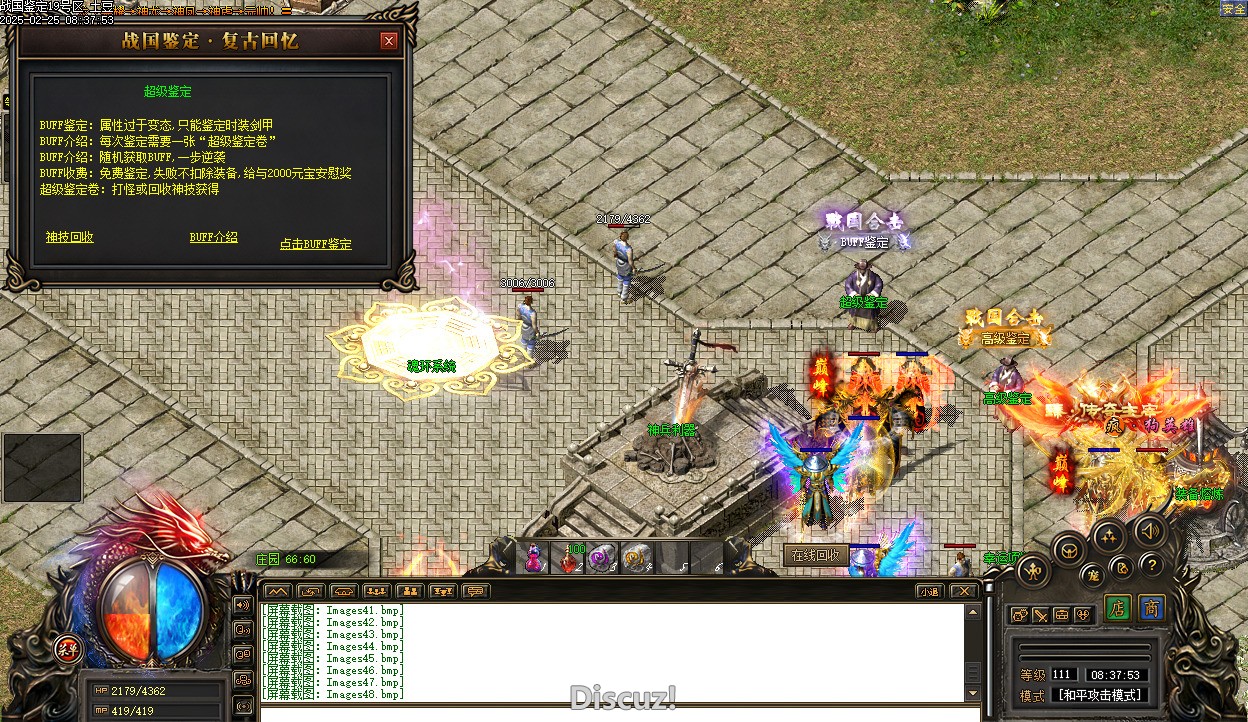Viewport: 1248px width, 722px height.
Task: Open the skills icon with three sparkles
Action: pyautogui.click(x=1108, y=536)
